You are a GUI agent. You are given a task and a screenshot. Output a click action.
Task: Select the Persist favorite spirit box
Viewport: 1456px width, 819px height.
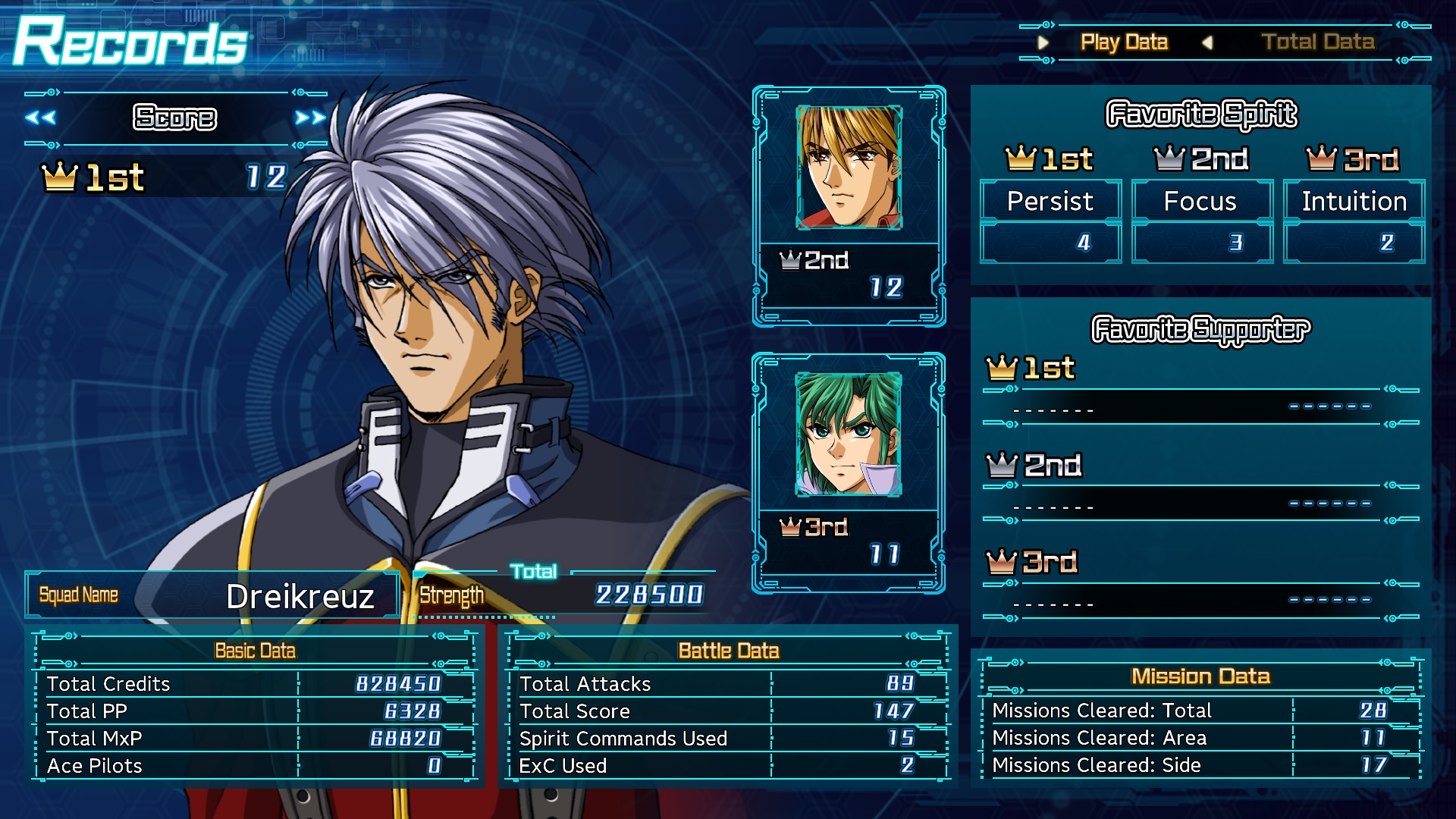1050,202
